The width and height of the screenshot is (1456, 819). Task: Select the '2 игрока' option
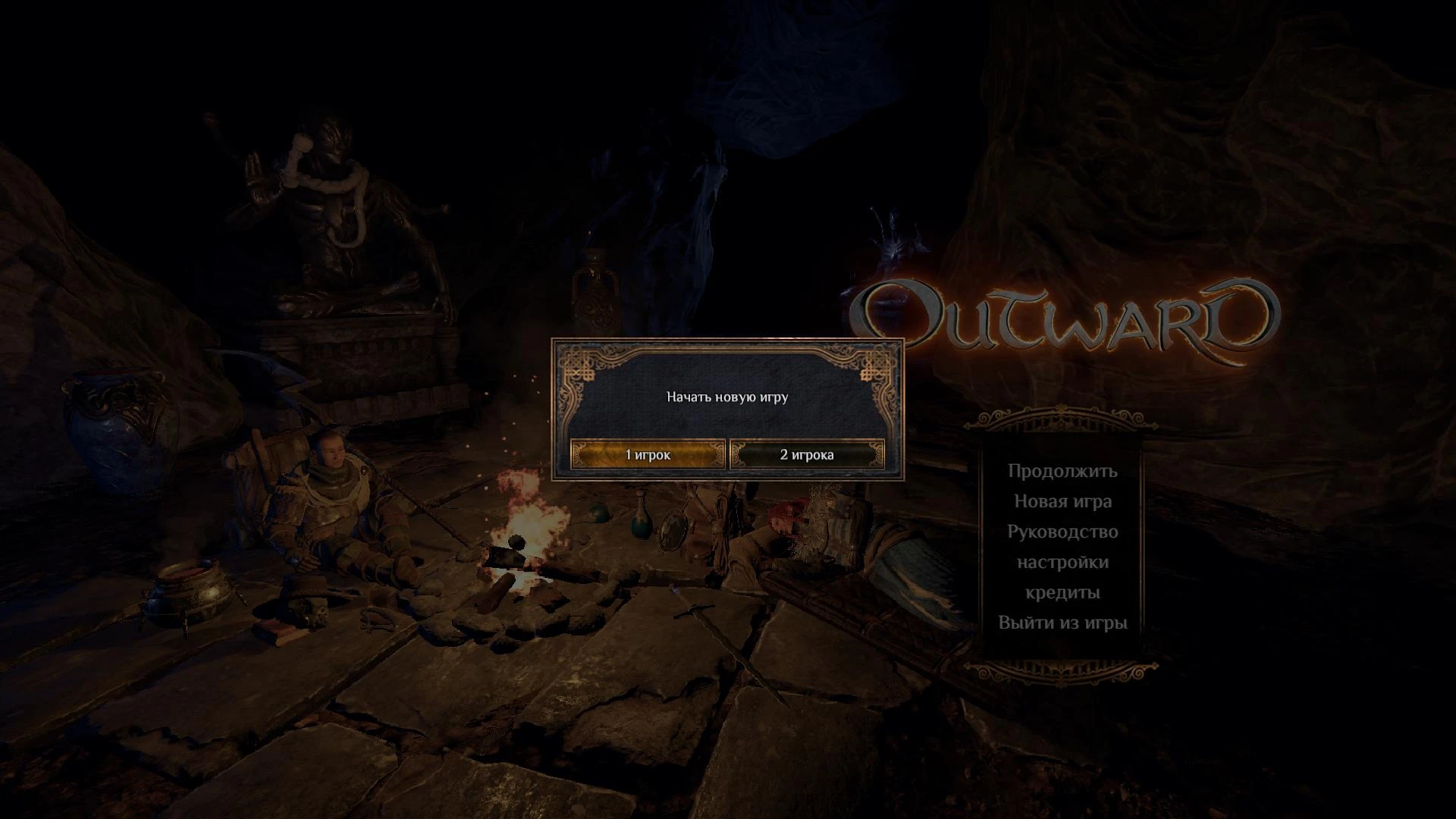pyautogui.click(x=805, y=455)
